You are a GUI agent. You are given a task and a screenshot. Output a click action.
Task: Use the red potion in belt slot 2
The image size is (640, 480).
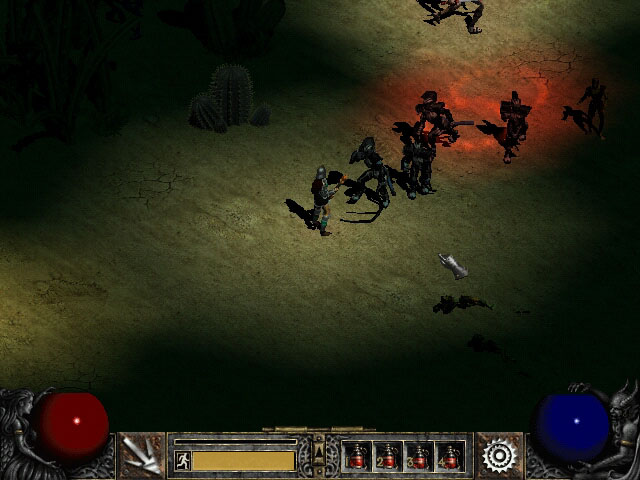click(x=388, y=456)
